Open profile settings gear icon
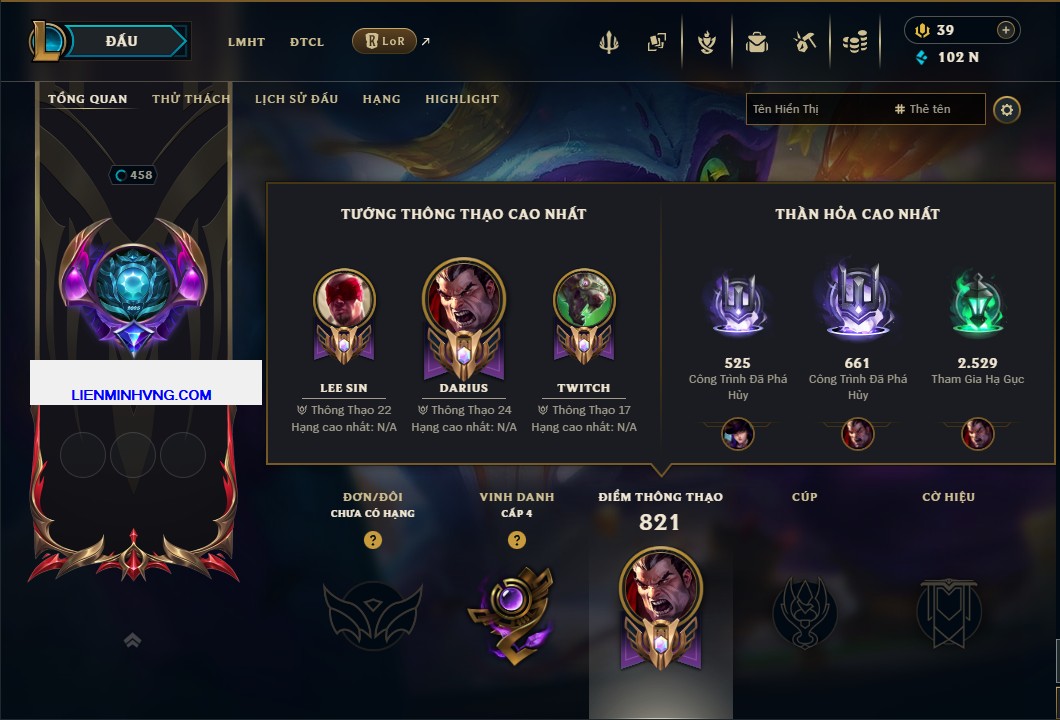Viewport: 1060px width, 720px height. (1007, 110)
